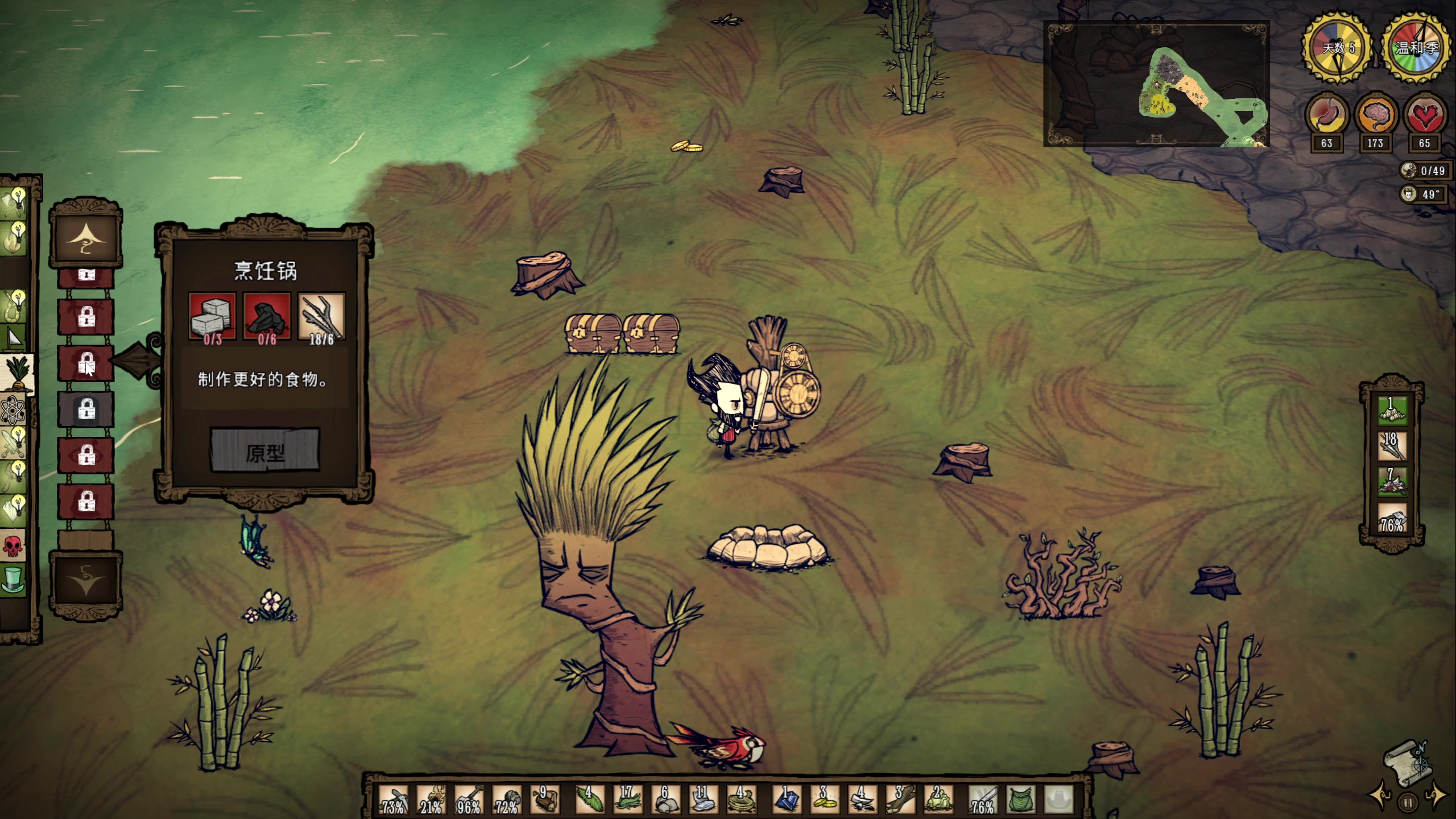Click the equipped machete hand slot
The image size is (1456, 819).
983,799
